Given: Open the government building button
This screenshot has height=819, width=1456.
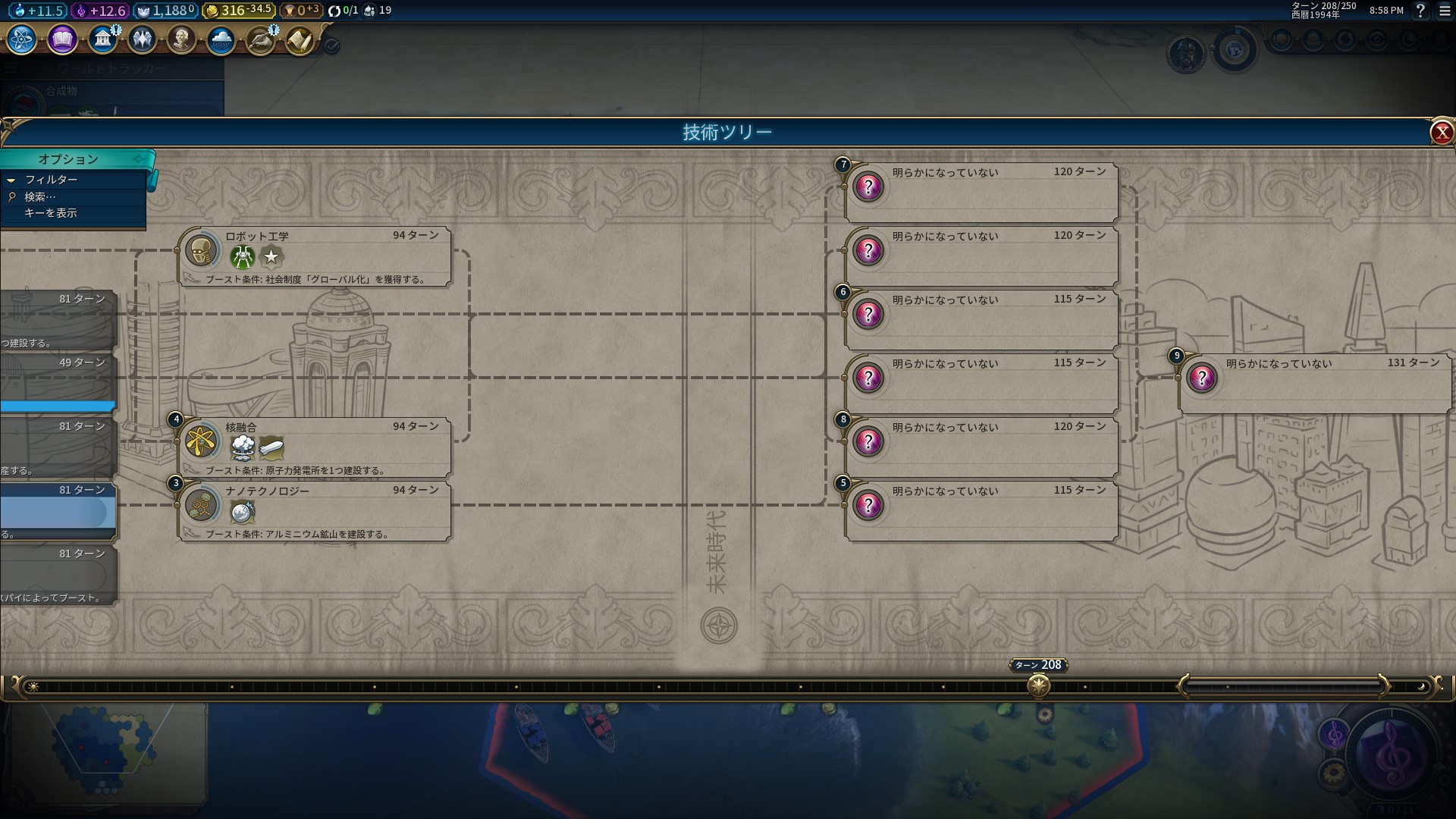Looking at the screenshot, I should coord(102,39).
